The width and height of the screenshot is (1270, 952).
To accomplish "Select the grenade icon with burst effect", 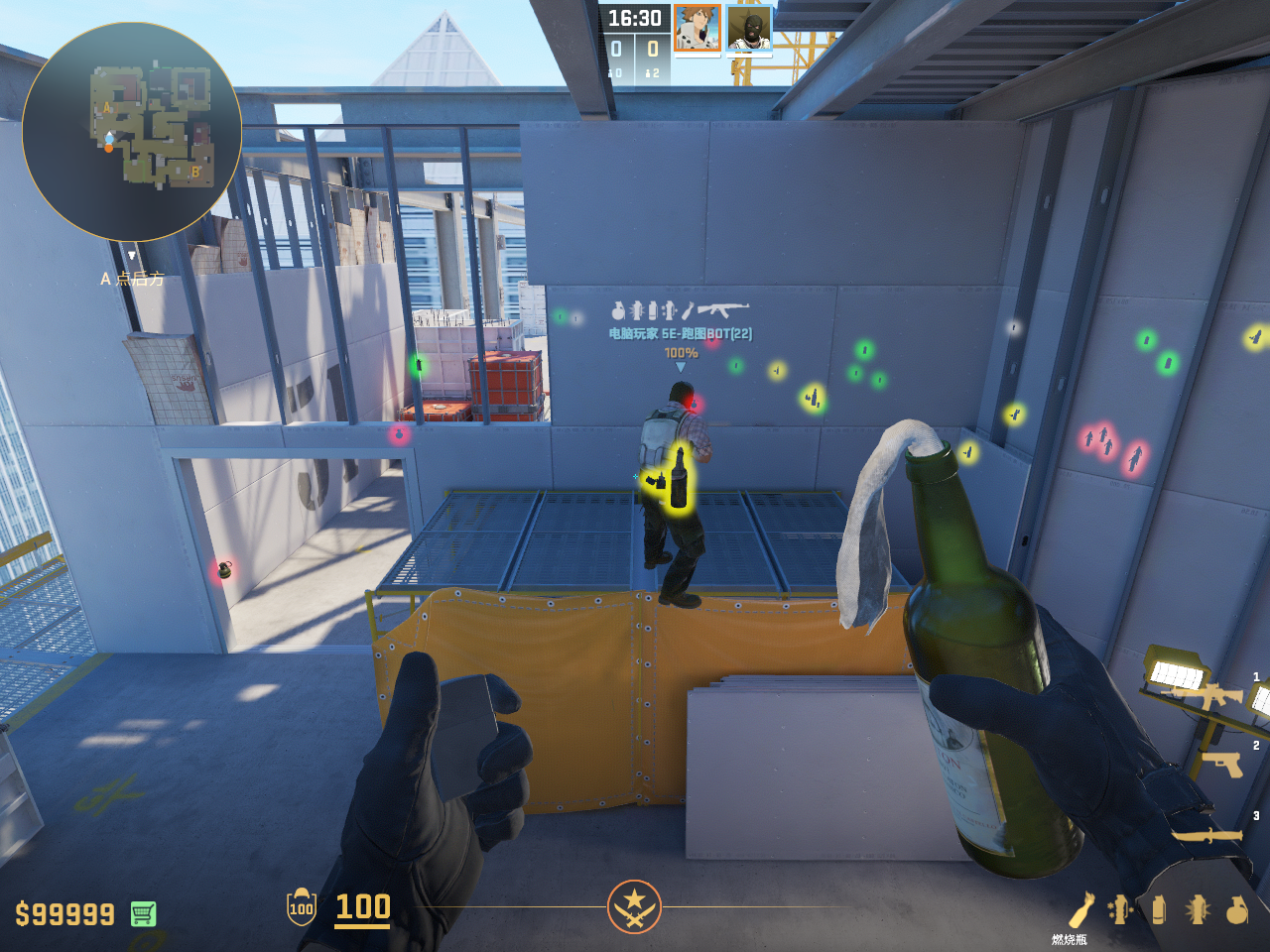I will (1198, 909).
